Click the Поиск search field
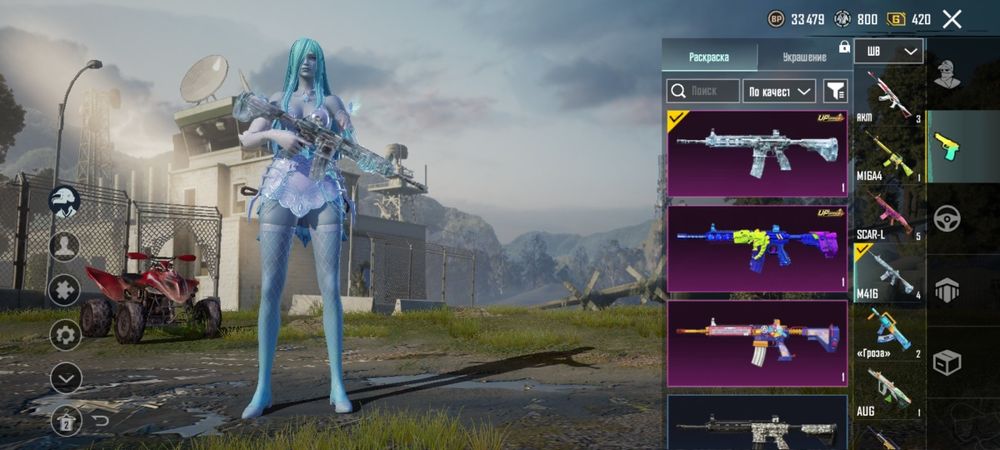Viewport: 1000px width, 450px height. click(x=704, y=91)
